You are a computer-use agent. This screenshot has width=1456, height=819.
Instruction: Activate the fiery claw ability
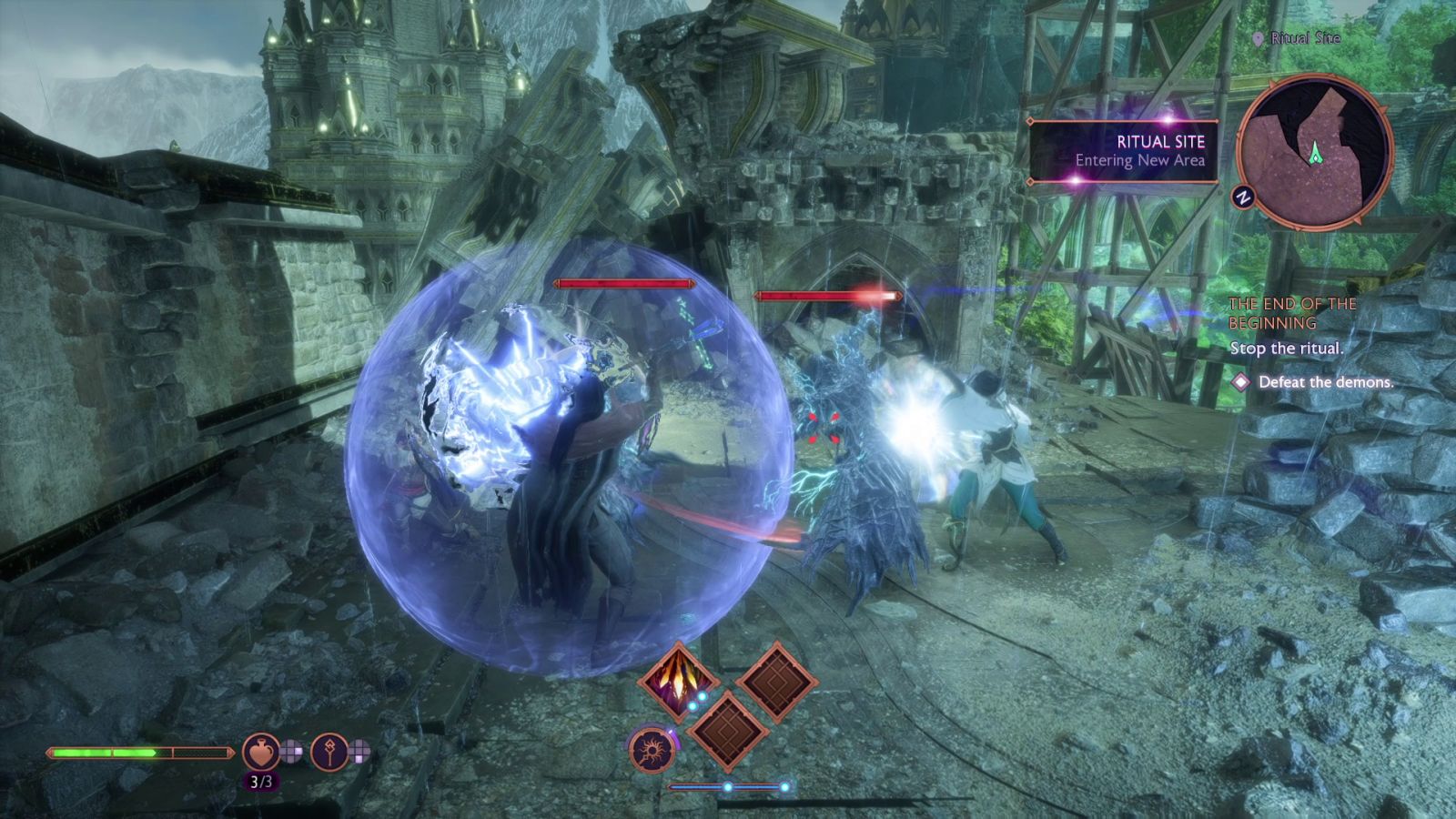coord(678,682)
